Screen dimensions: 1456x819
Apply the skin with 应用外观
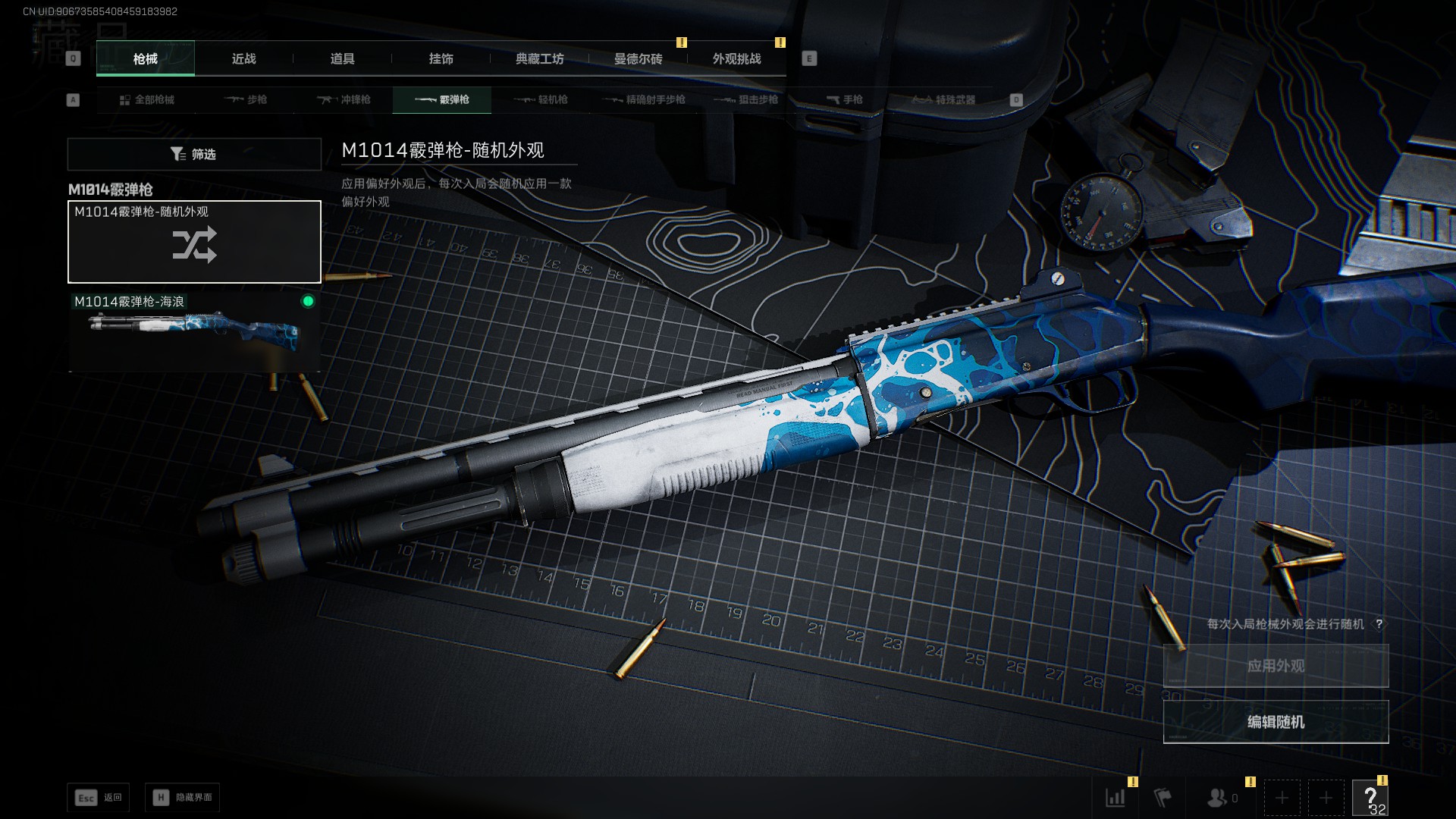[x=1276, y=666]
